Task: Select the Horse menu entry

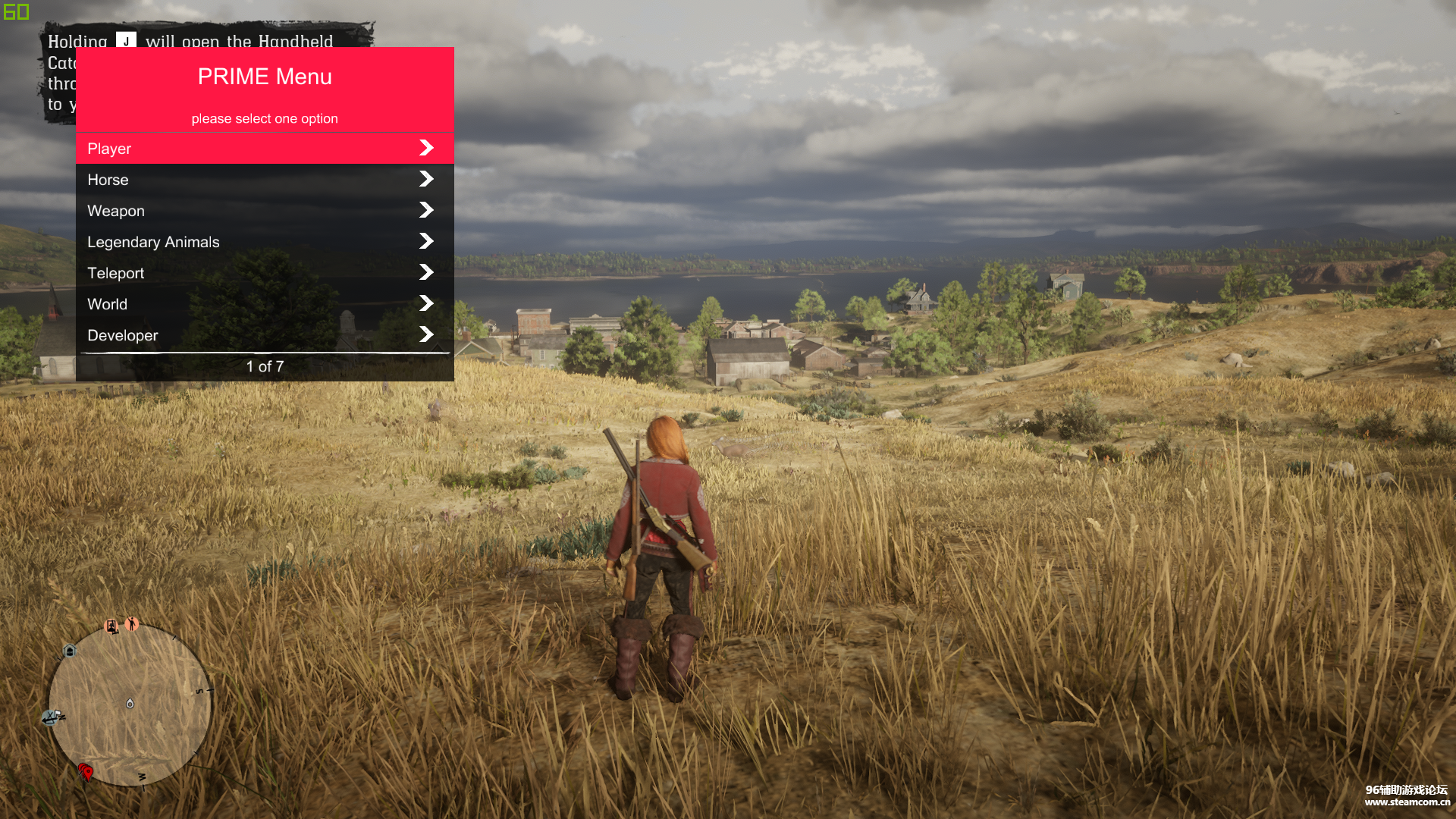Action: click(x=264, y=180)
